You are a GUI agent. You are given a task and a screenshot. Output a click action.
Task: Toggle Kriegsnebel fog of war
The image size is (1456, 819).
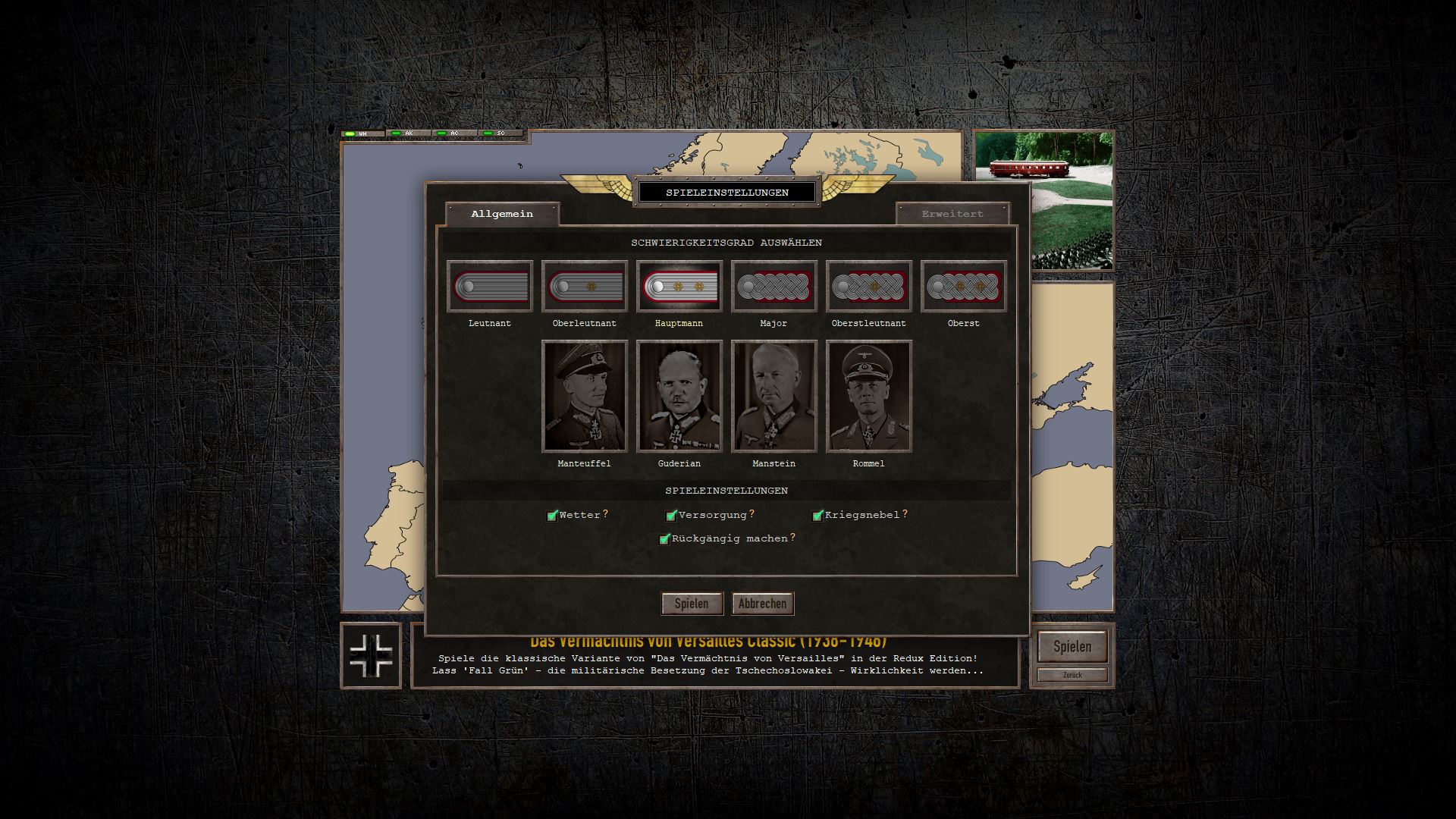pyautogui.click(x=817, y=516)
